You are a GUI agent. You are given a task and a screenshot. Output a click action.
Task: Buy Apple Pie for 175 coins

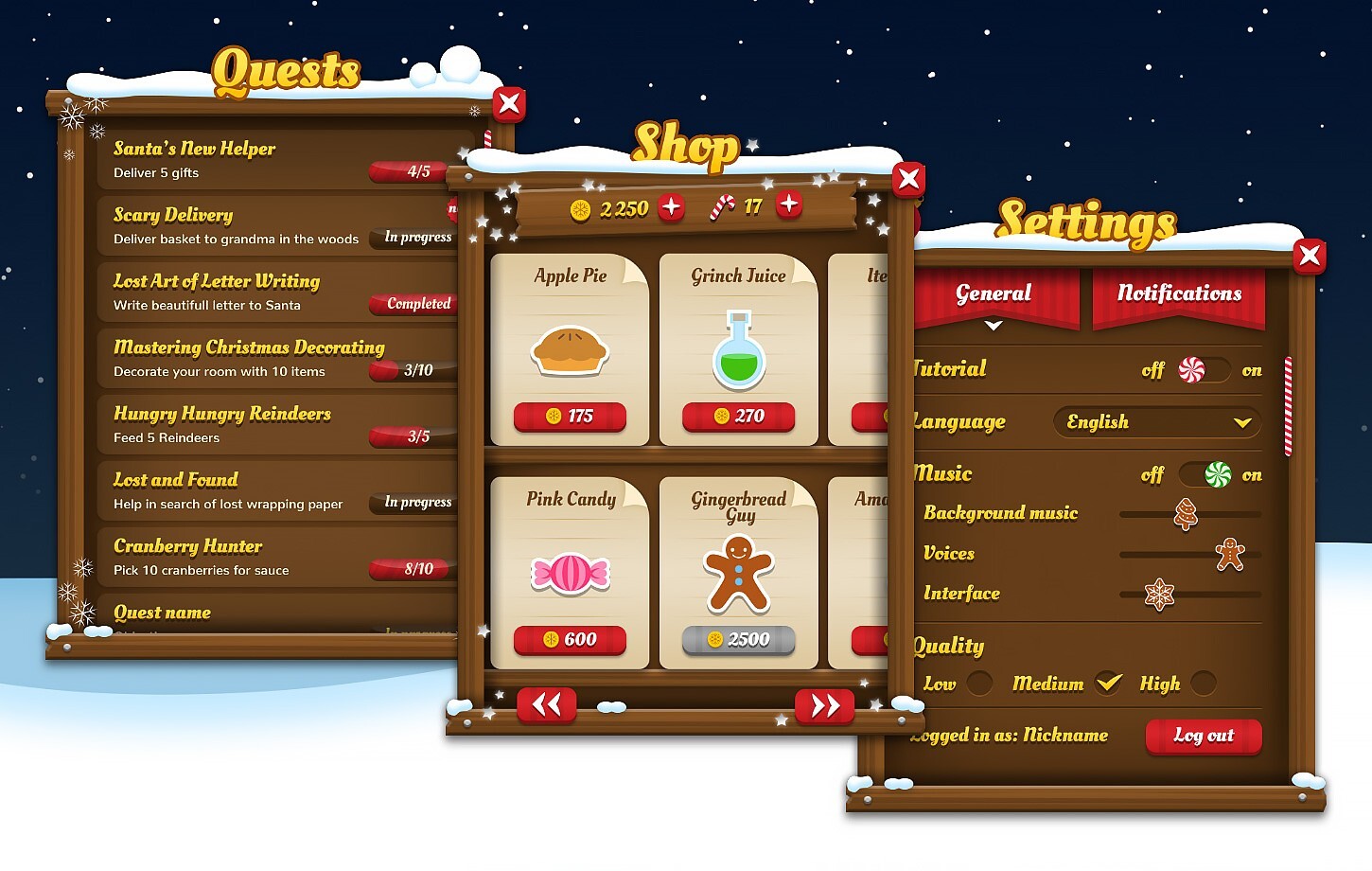(x=569, y=418)
